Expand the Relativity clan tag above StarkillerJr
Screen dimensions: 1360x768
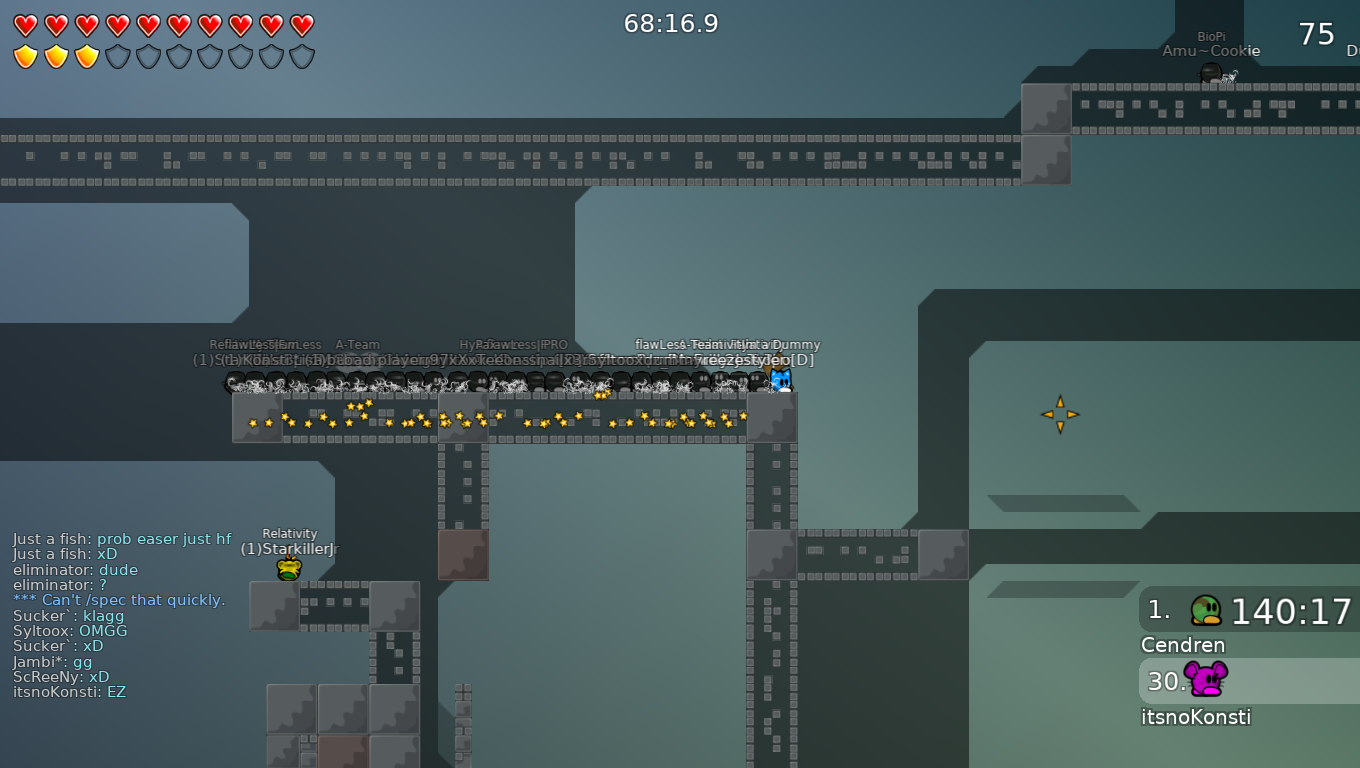click(289, 533)
